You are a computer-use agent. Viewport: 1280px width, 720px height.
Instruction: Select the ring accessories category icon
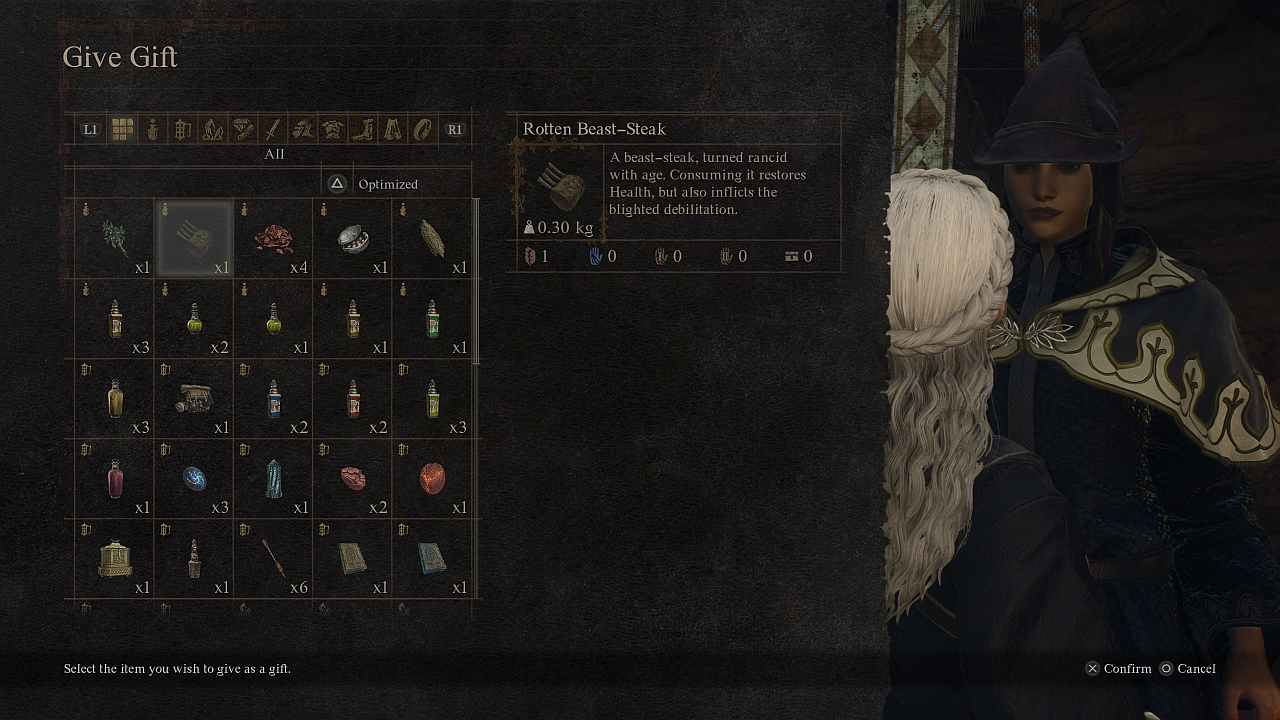(422, 129)
